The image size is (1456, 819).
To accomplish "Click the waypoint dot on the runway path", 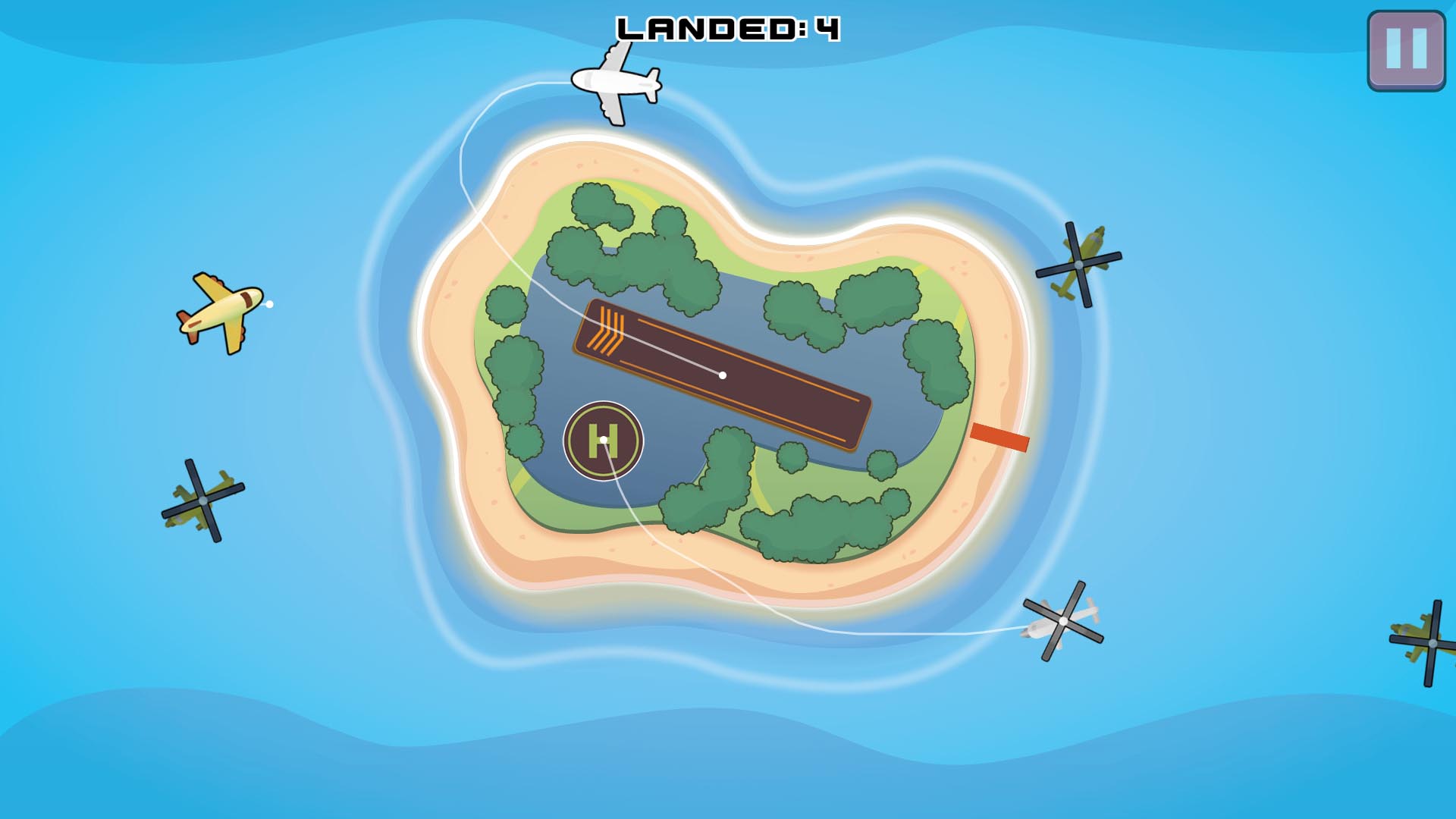I will coord(722,374).
